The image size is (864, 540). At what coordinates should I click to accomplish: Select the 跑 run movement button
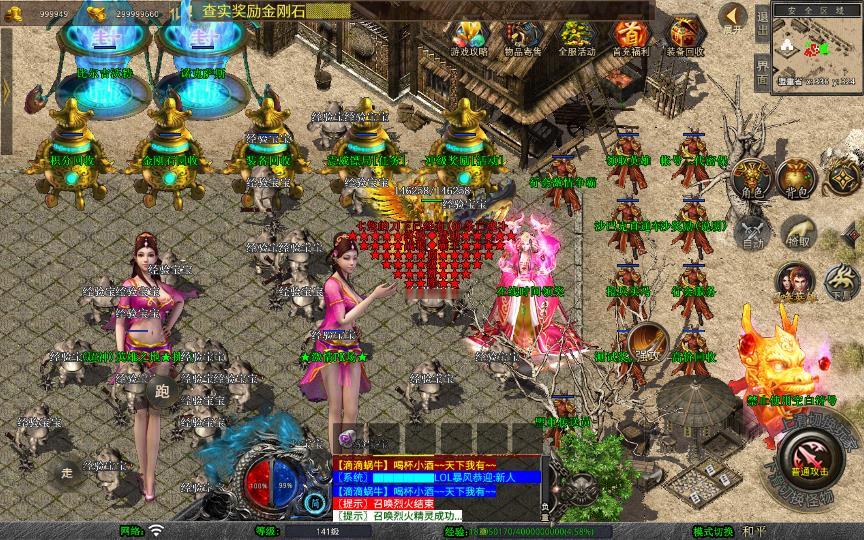[x=162, y=391]
